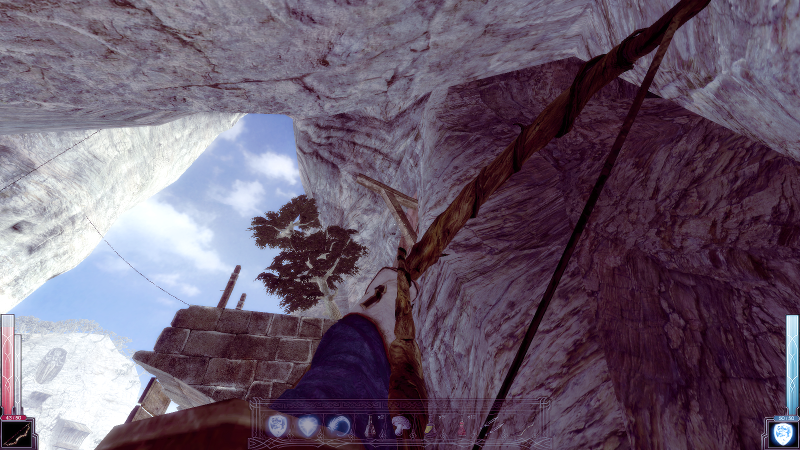This screenshot has width=800, height=450.
Task: Use the small red potion slot
Action: pyautogui.click(x=460, y=428)
